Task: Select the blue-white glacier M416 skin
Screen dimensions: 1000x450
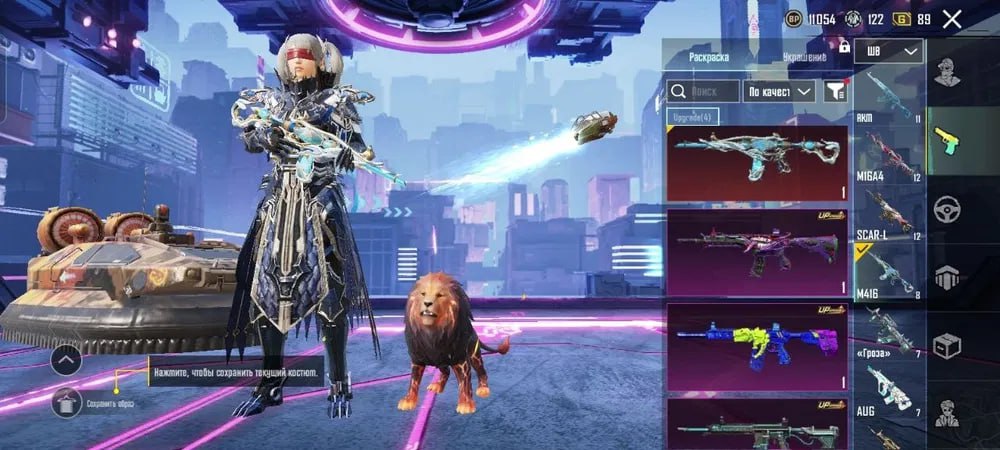Action: click(756, 162)
